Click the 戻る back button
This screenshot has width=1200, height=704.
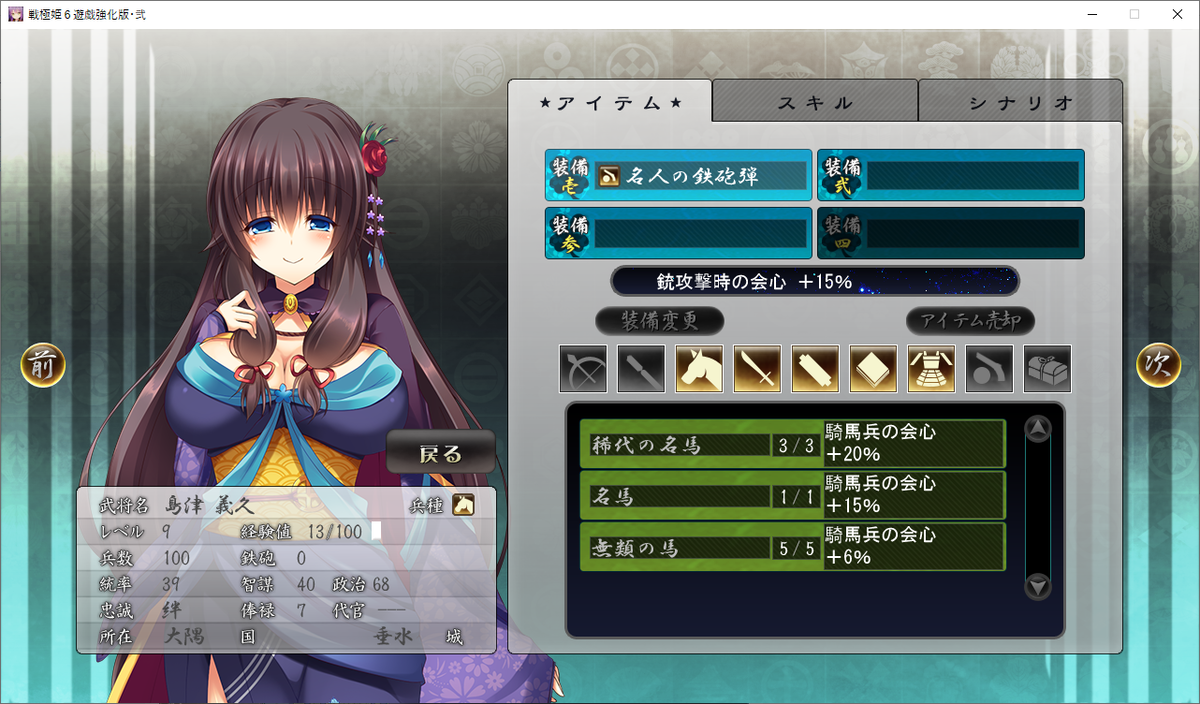click(441, 453)
